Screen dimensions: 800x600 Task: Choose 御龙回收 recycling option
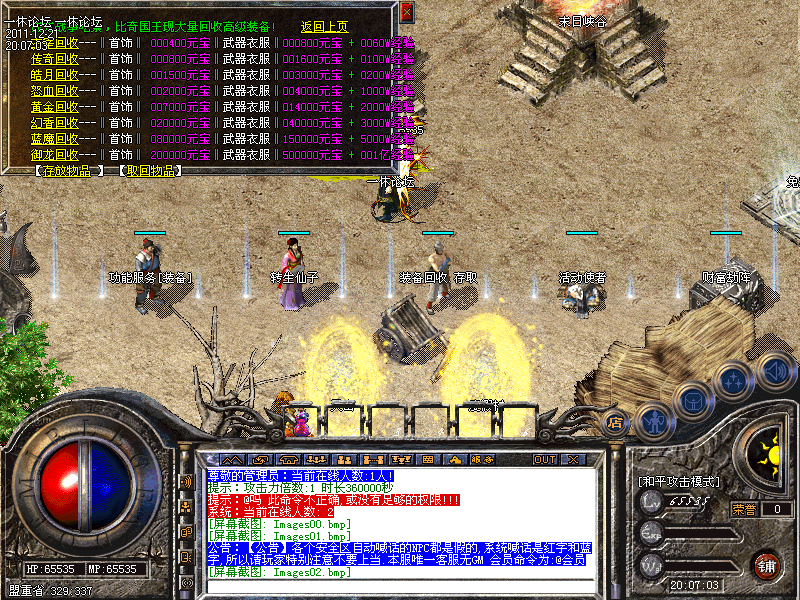[x=55, y=155]
